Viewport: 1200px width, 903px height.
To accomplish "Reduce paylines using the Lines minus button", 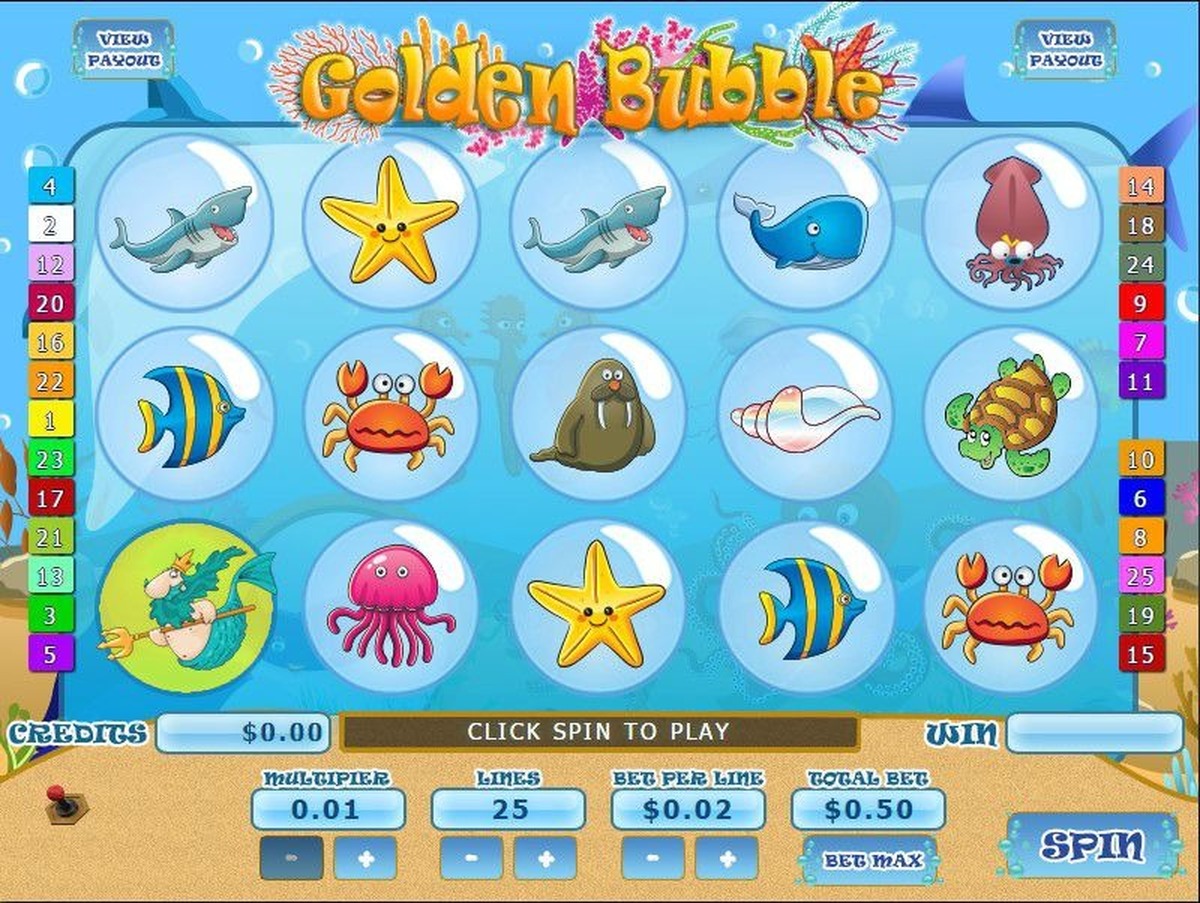I will 471,858.
